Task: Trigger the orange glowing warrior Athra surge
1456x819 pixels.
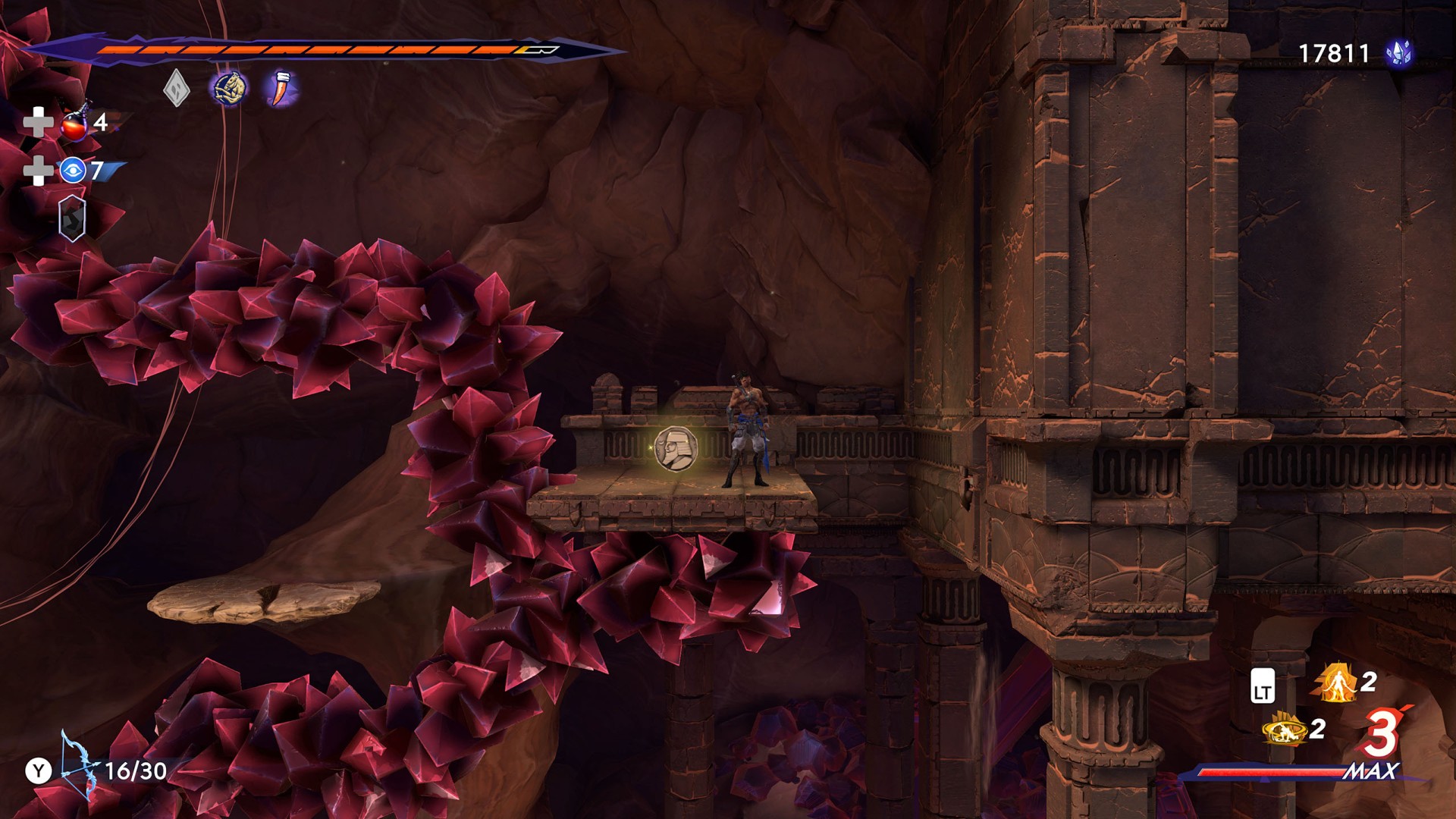Action: [1336, 682]
